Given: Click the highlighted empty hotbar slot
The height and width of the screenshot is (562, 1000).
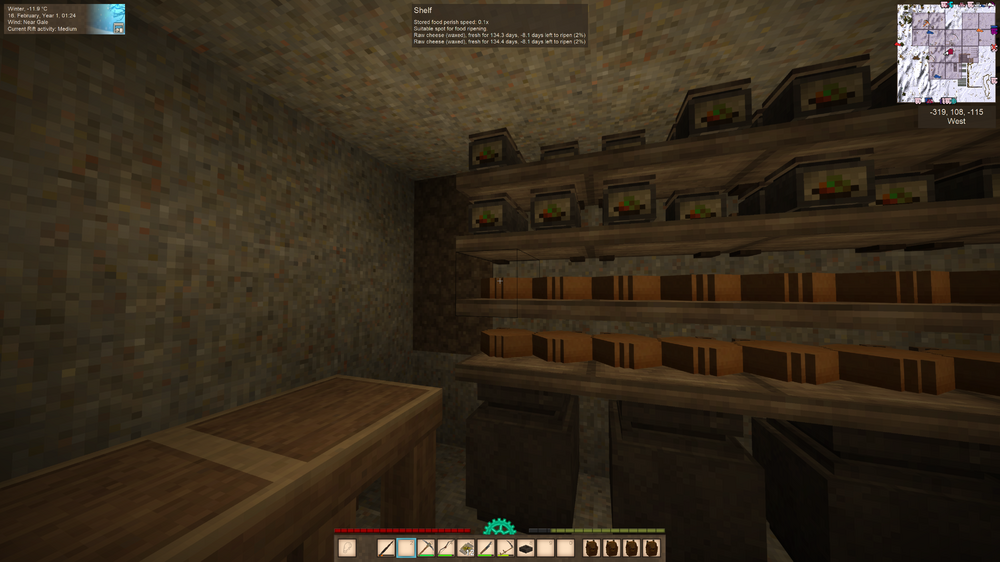Looking at the screenshot, I should coord(406,548).
